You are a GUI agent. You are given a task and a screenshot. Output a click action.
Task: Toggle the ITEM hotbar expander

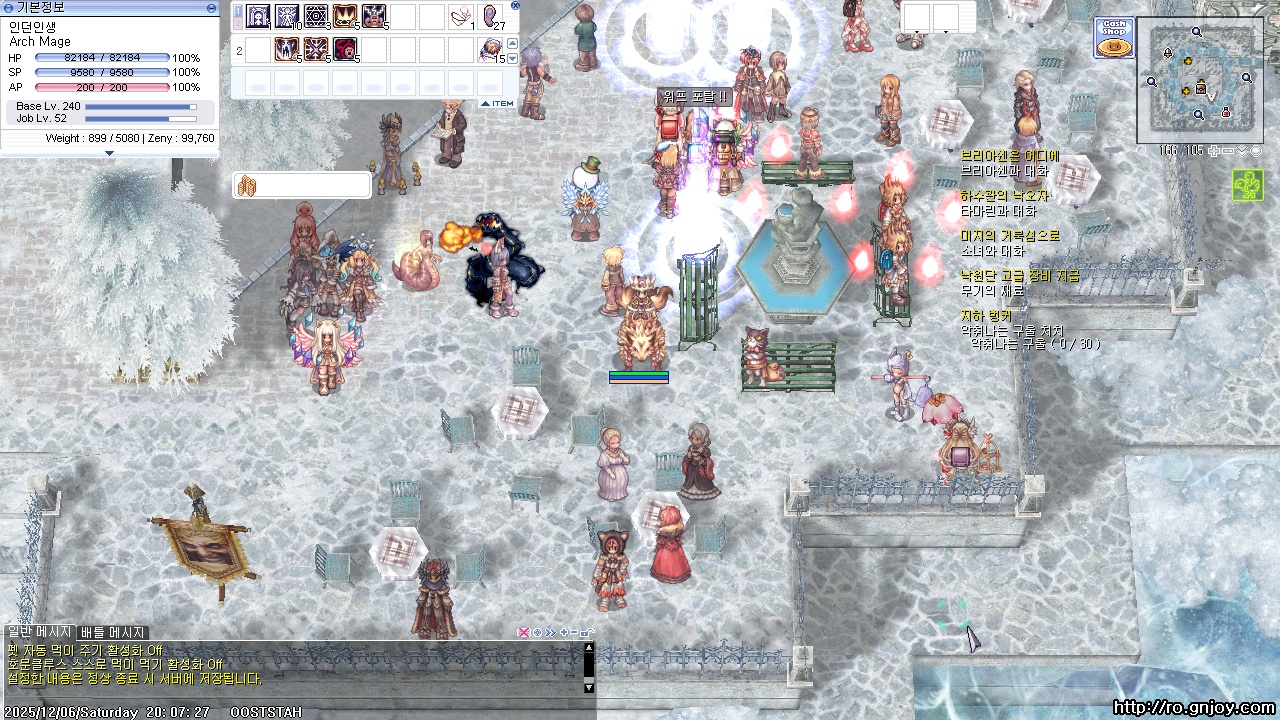point(497,103)
